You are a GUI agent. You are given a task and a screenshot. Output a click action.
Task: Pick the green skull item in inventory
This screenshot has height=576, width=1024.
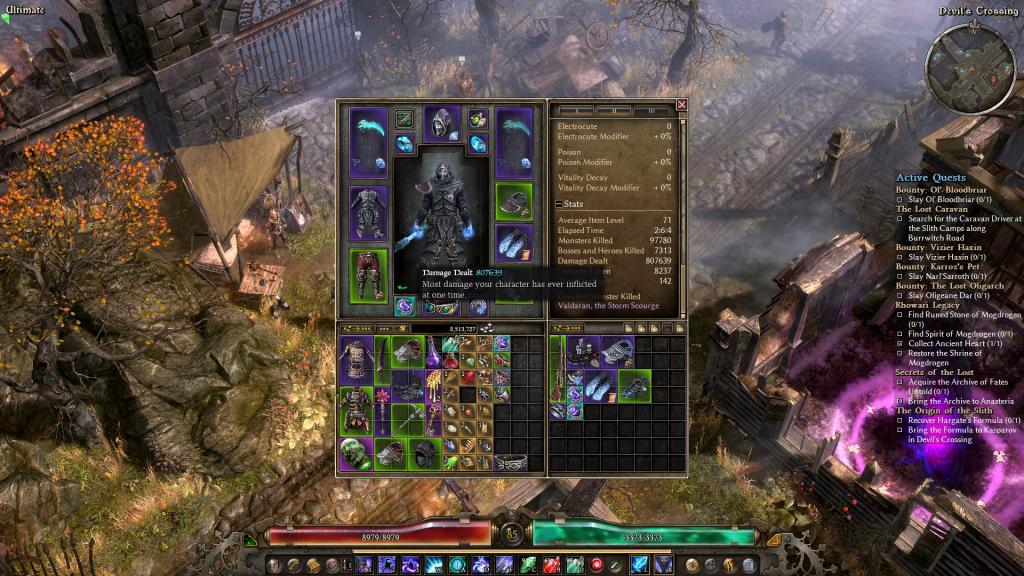(x=354, y=452)
